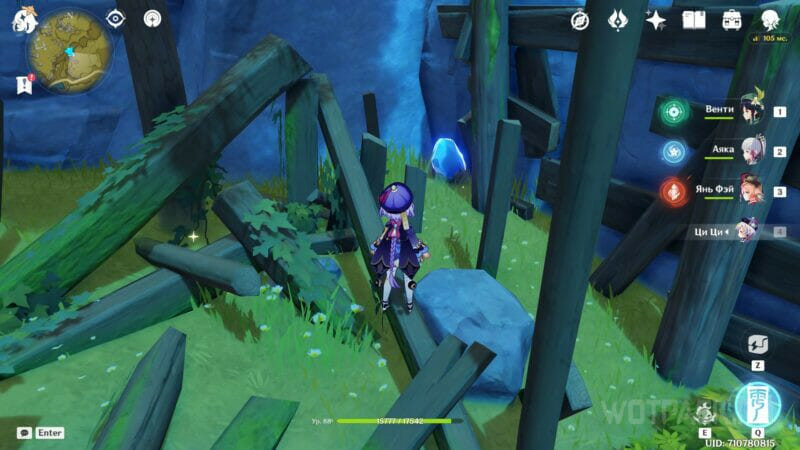Screen dimensions: 800x450
Task: Open the camera icon in the corner
Action: coord(24,433)
